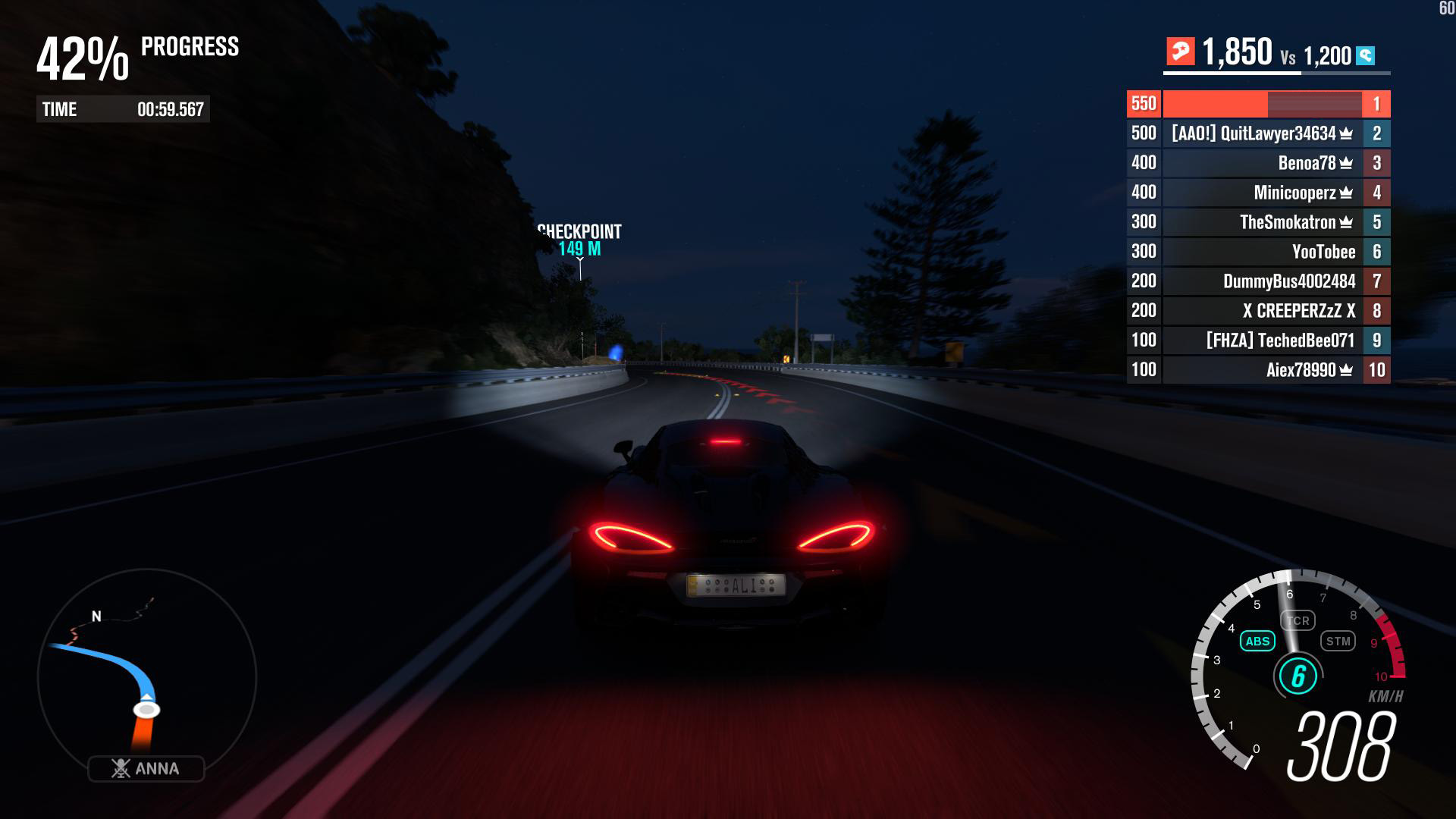Toggle the STM stability indicator
Viewport: 1456px width, 819px height.
tap(1338, 642)
